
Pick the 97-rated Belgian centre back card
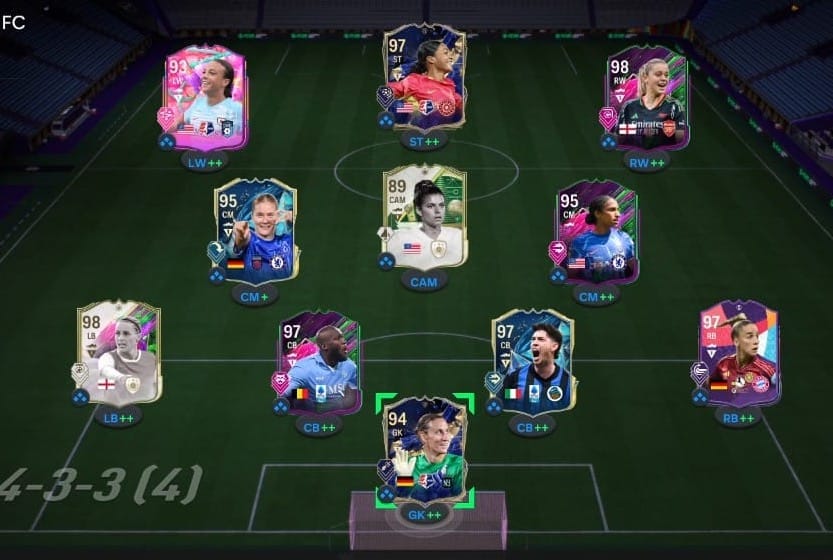pos(318,362)
